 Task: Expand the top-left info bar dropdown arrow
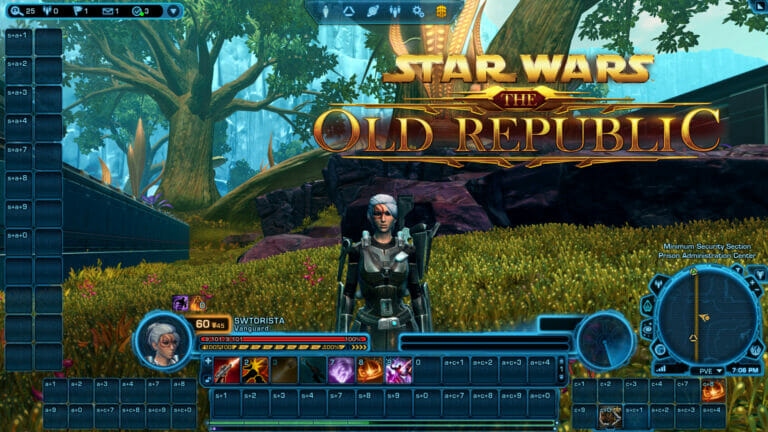174,11
